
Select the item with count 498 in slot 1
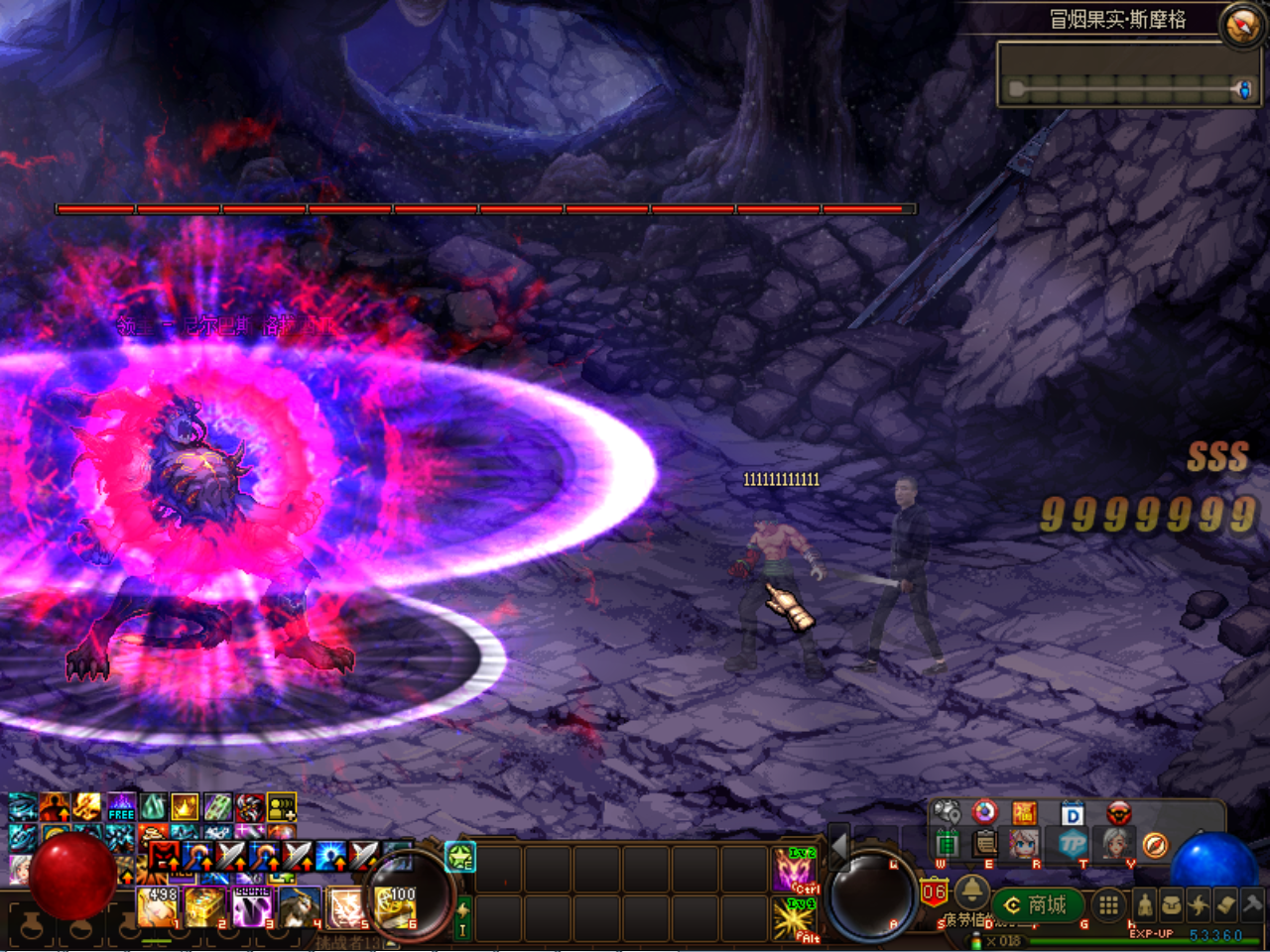(x=157, y=906)
